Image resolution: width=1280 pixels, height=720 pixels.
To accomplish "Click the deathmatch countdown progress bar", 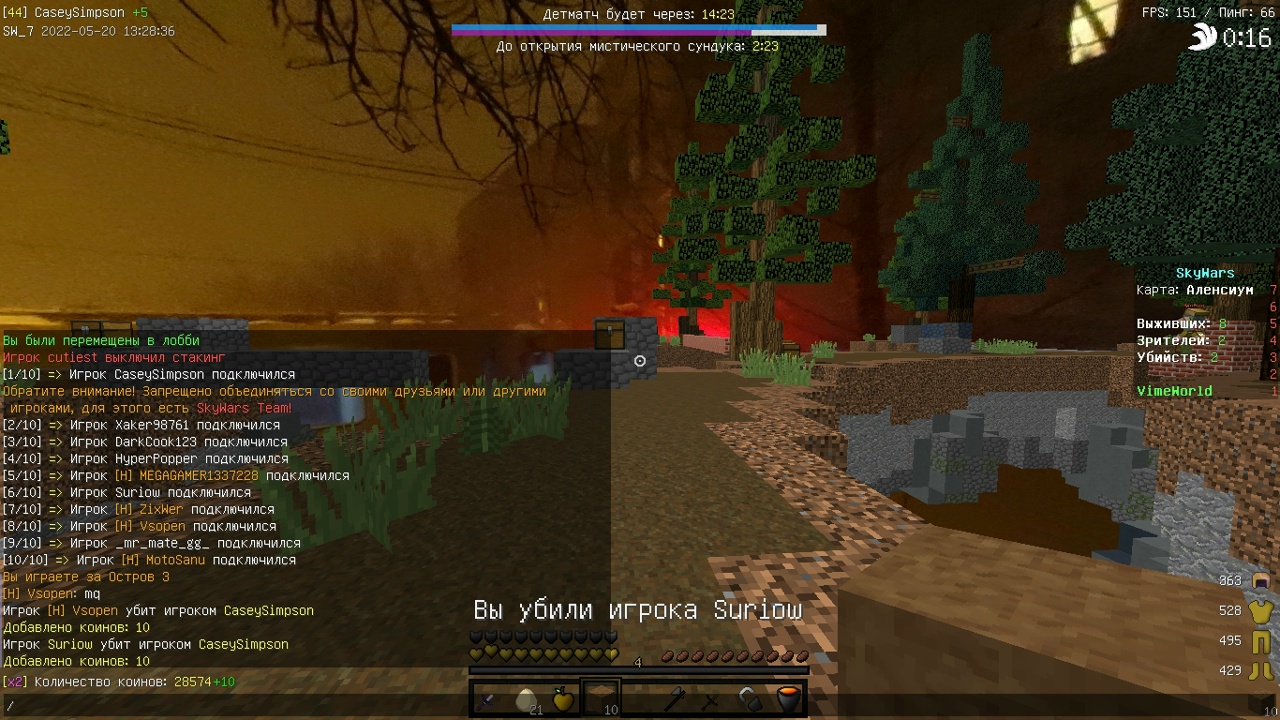I will pyautogui.click(x=637, y=29).
